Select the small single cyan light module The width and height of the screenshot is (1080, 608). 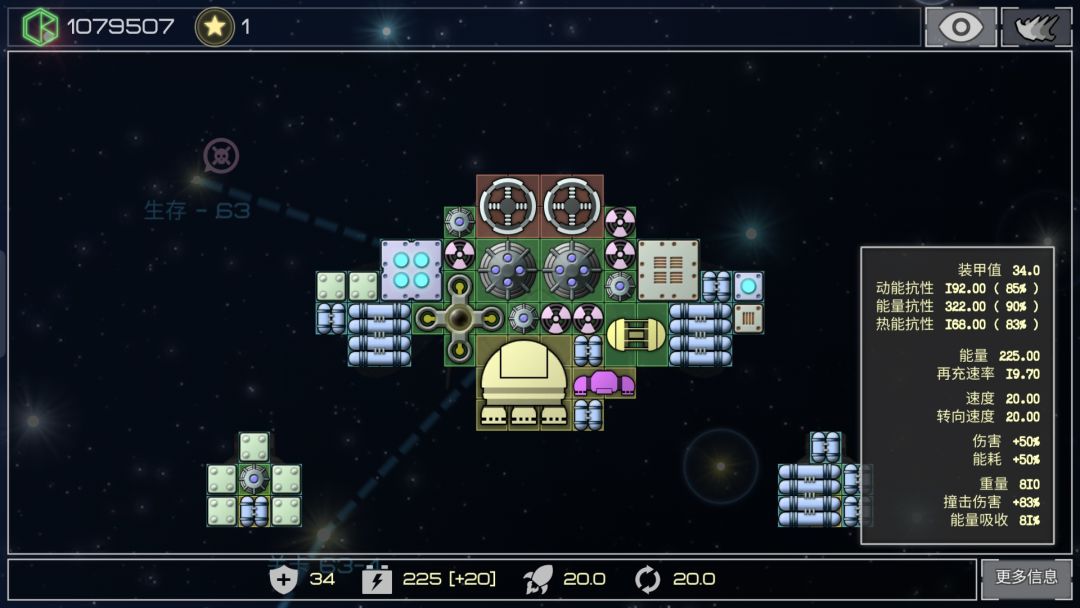coord(748,286)
